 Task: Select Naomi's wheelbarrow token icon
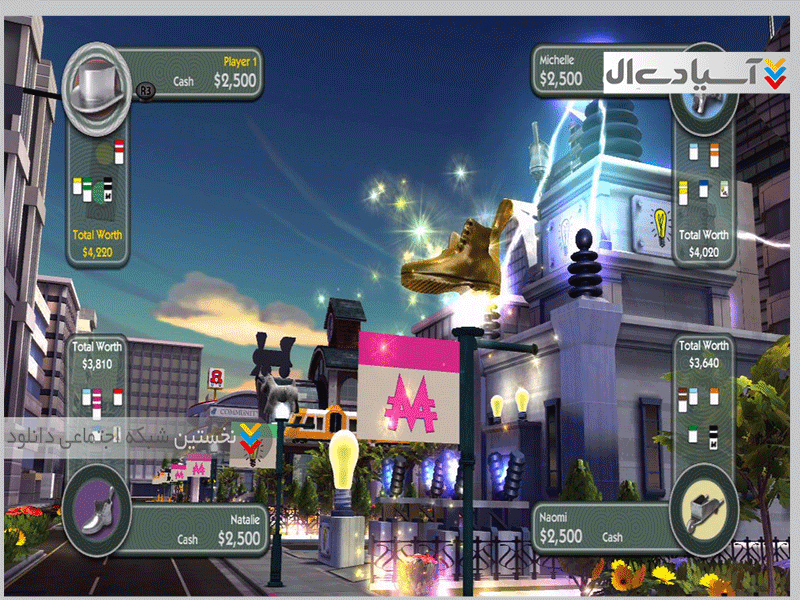tap(702, 512)
